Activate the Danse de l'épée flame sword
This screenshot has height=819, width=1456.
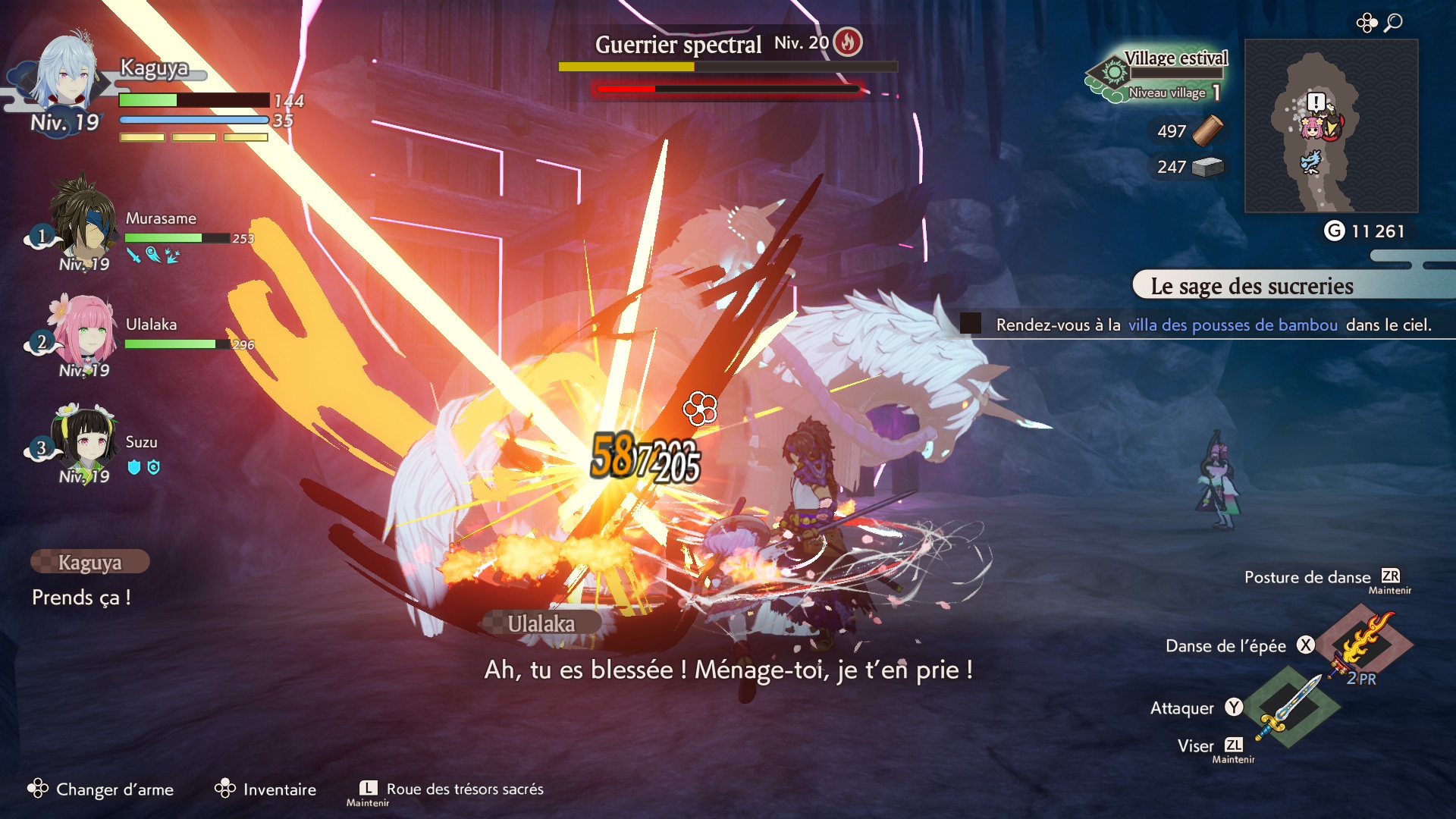click(1365, 643)
